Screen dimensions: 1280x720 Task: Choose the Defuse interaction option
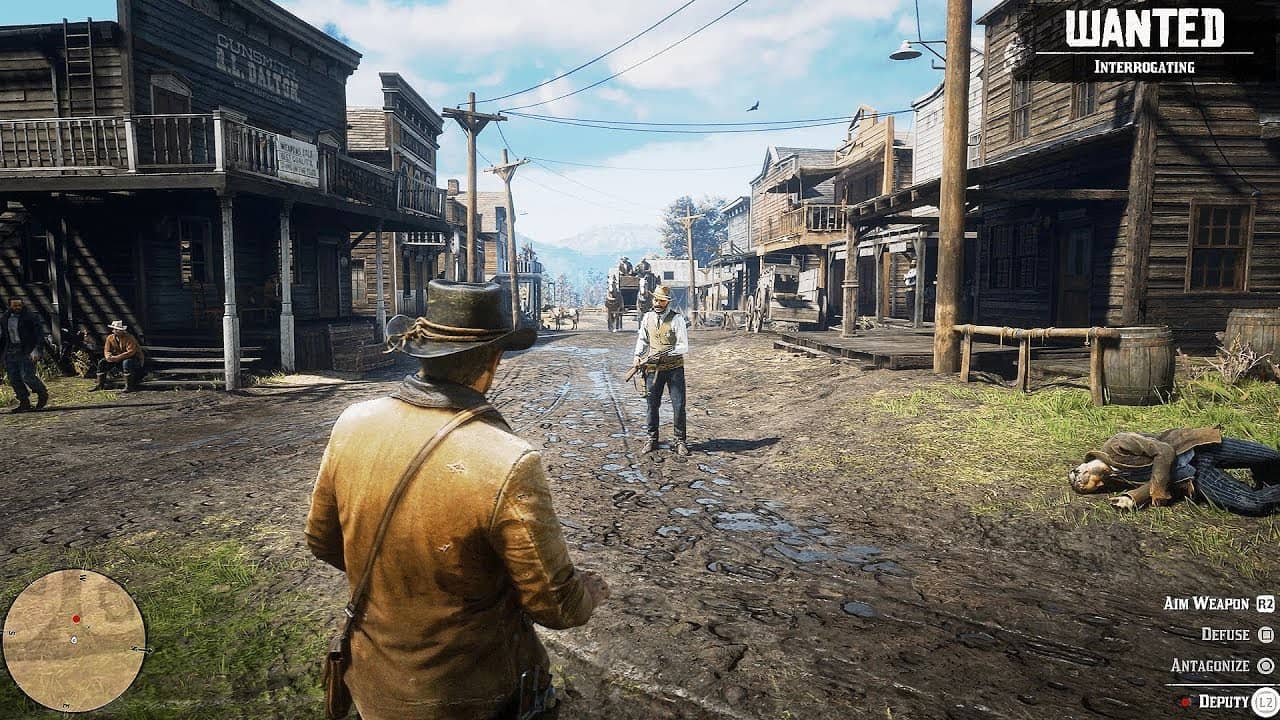(1226, 634)
